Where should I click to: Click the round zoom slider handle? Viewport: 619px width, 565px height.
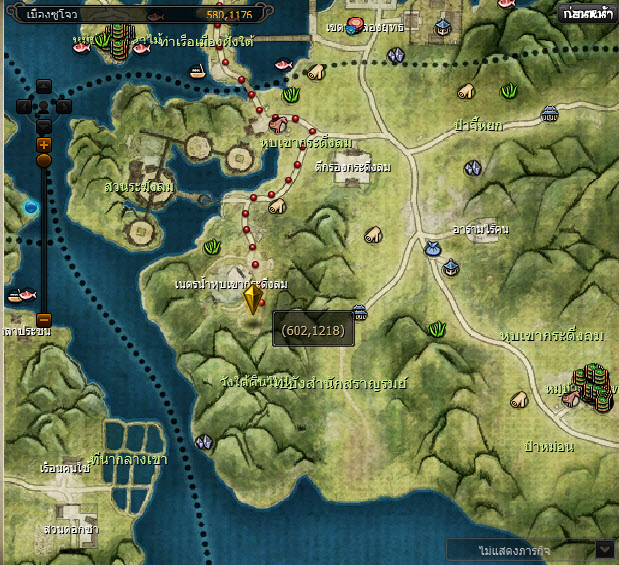pos(44,160)
